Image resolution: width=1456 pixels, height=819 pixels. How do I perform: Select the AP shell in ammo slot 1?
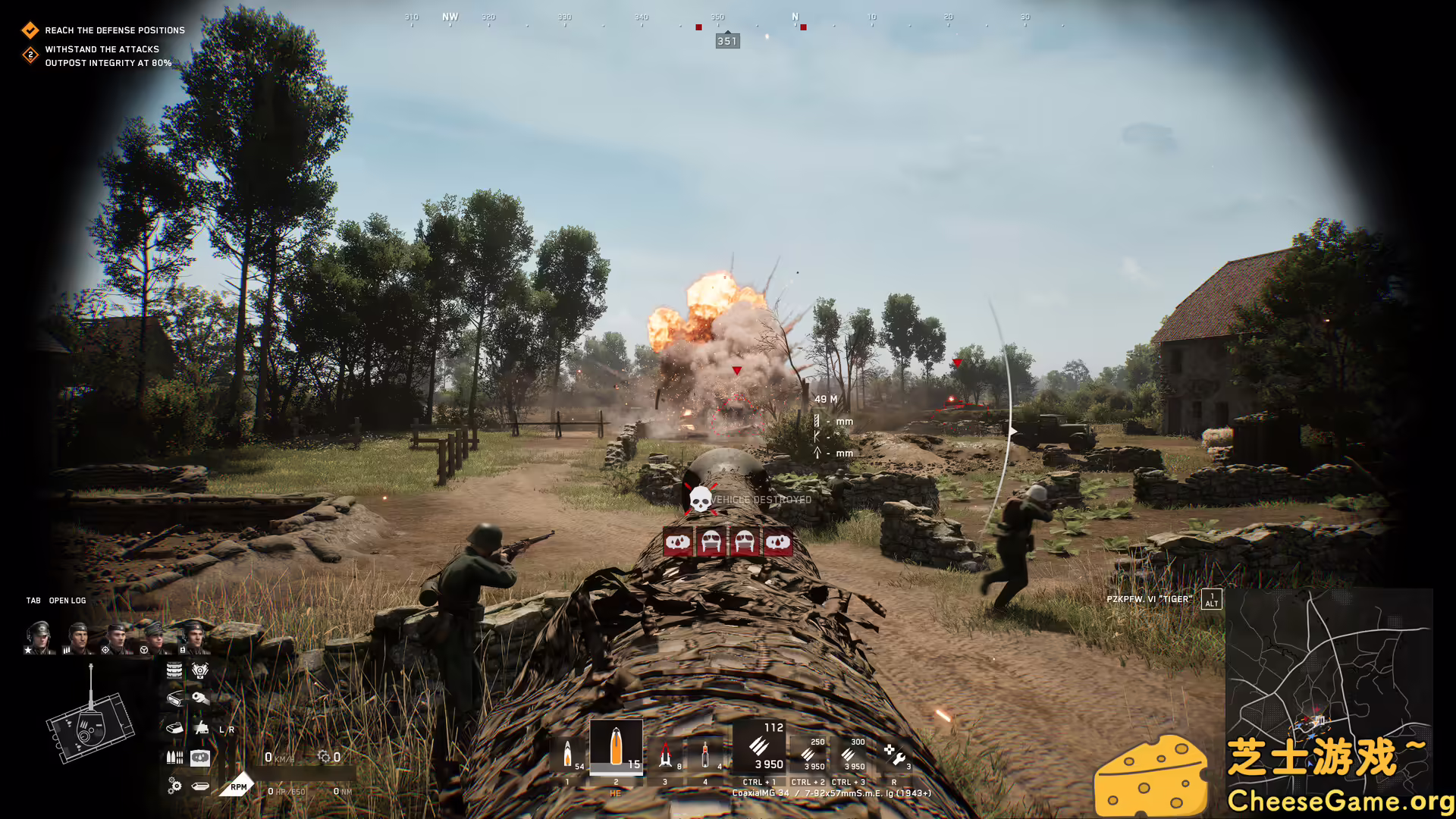pos(566,753)
